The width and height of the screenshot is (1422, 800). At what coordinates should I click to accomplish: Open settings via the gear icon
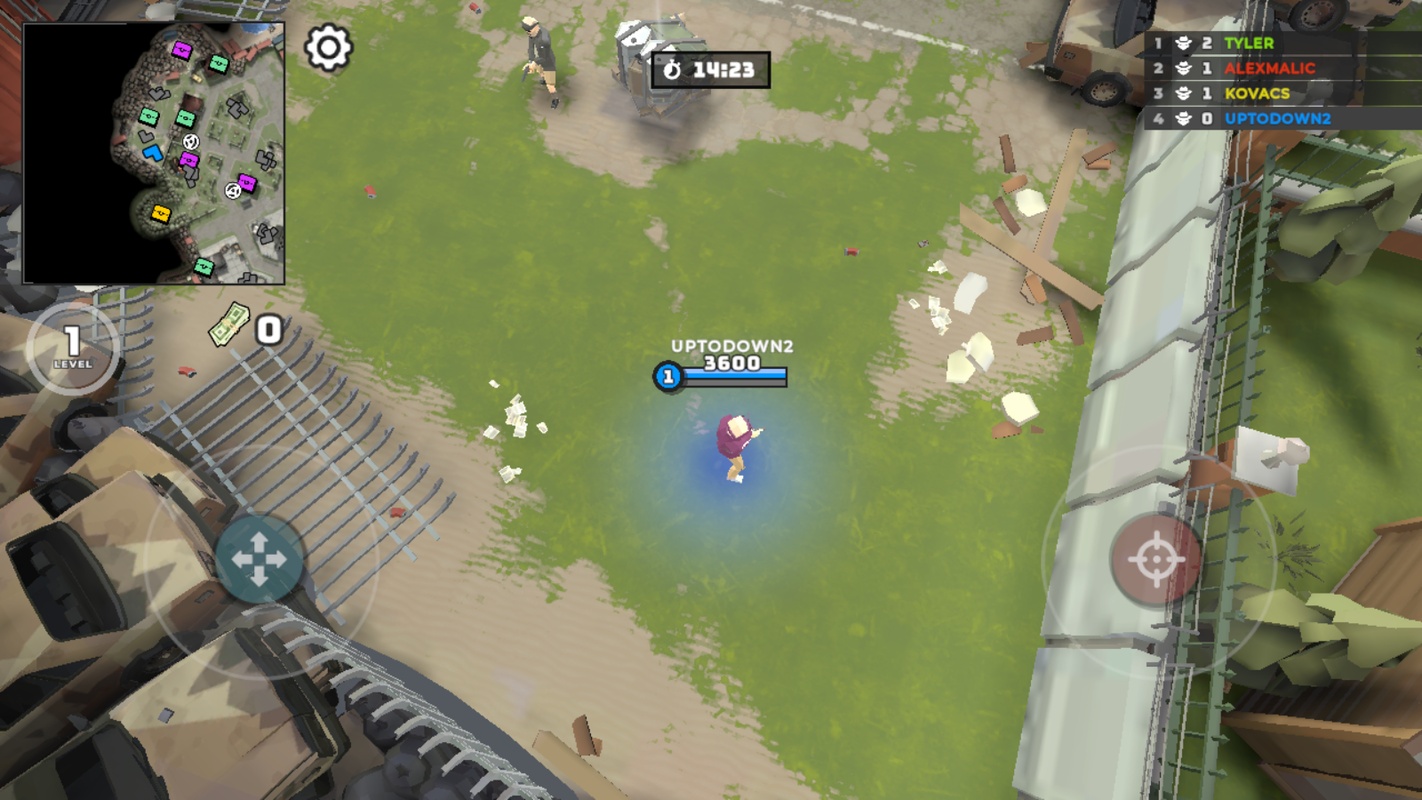pyautogui.click(x=328, y=47)
